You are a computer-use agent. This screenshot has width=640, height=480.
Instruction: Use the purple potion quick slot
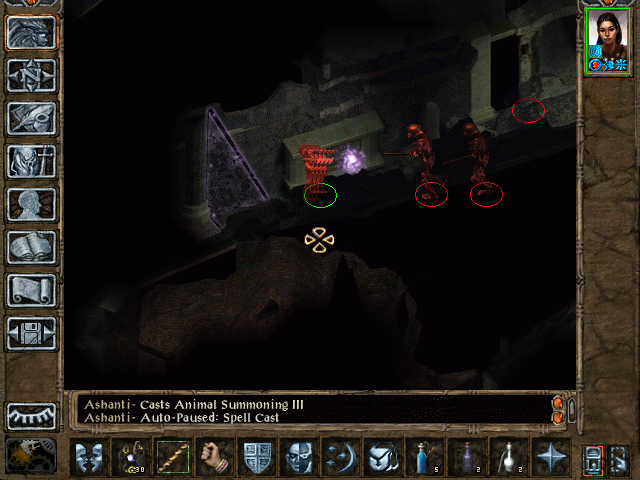[x=466, y=458]
